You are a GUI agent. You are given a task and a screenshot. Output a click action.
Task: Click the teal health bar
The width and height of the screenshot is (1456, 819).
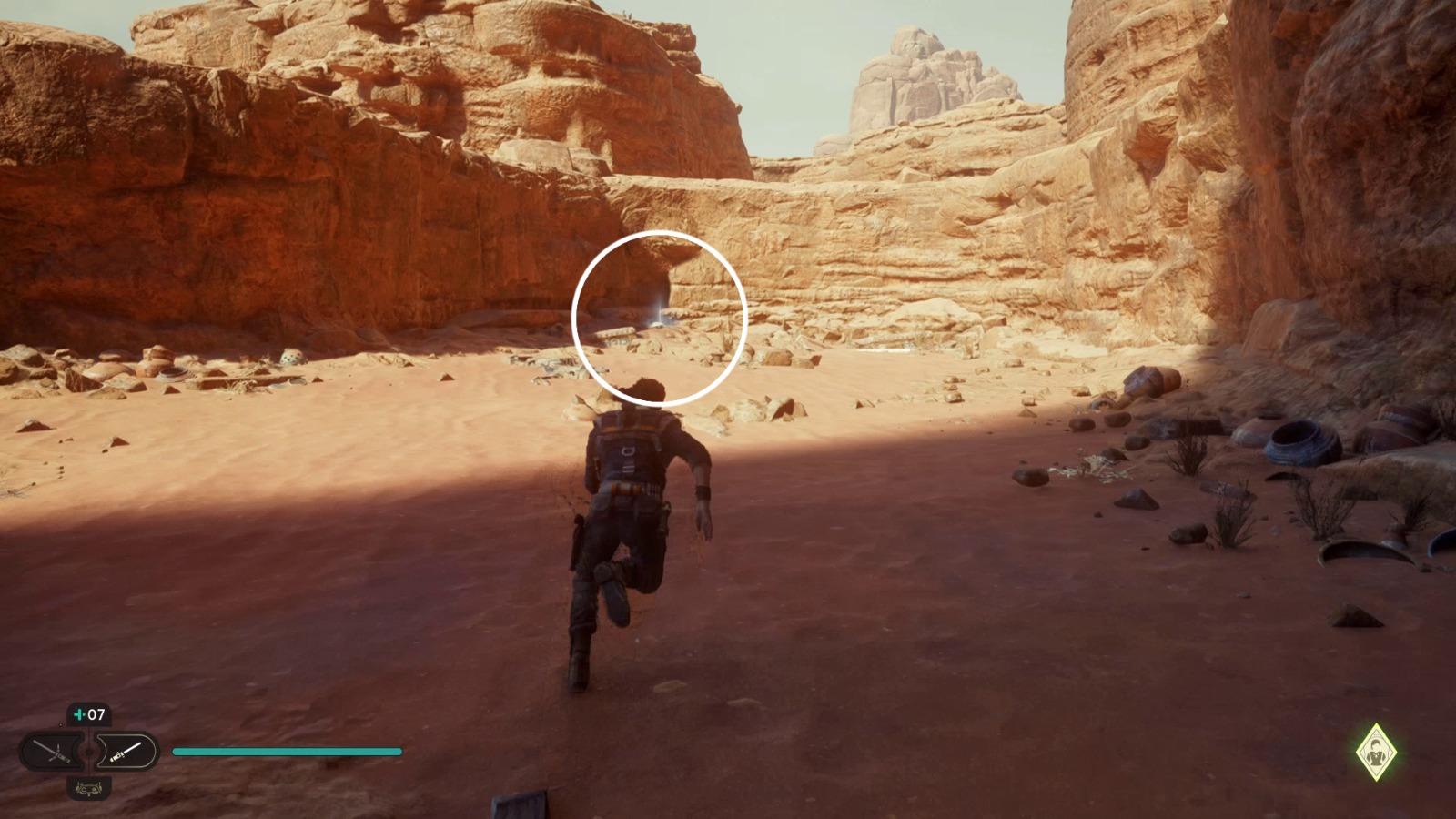[287, 750]
